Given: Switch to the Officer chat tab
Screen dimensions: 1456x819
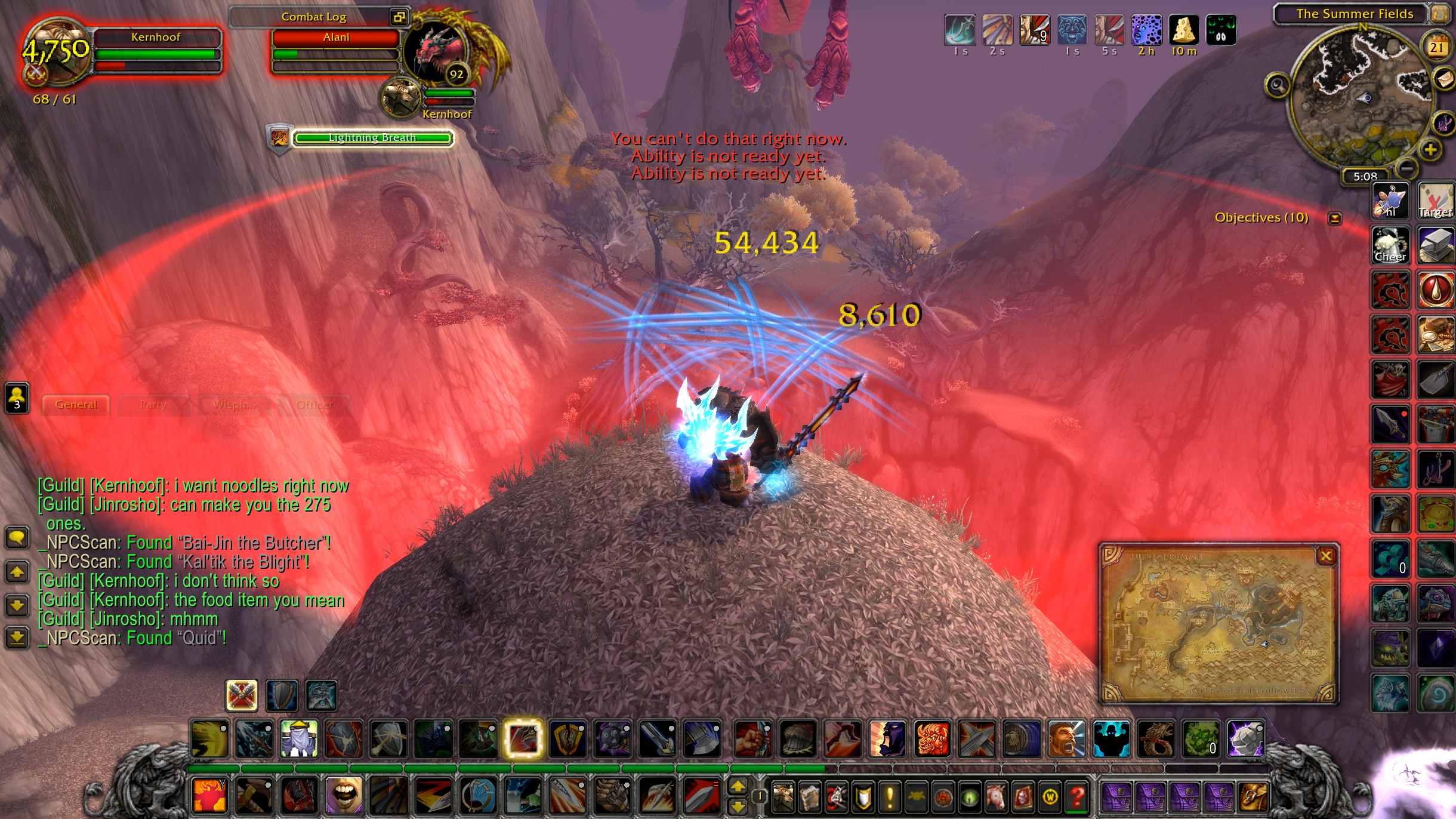Looking at the screenshot, I should [314, 405].
